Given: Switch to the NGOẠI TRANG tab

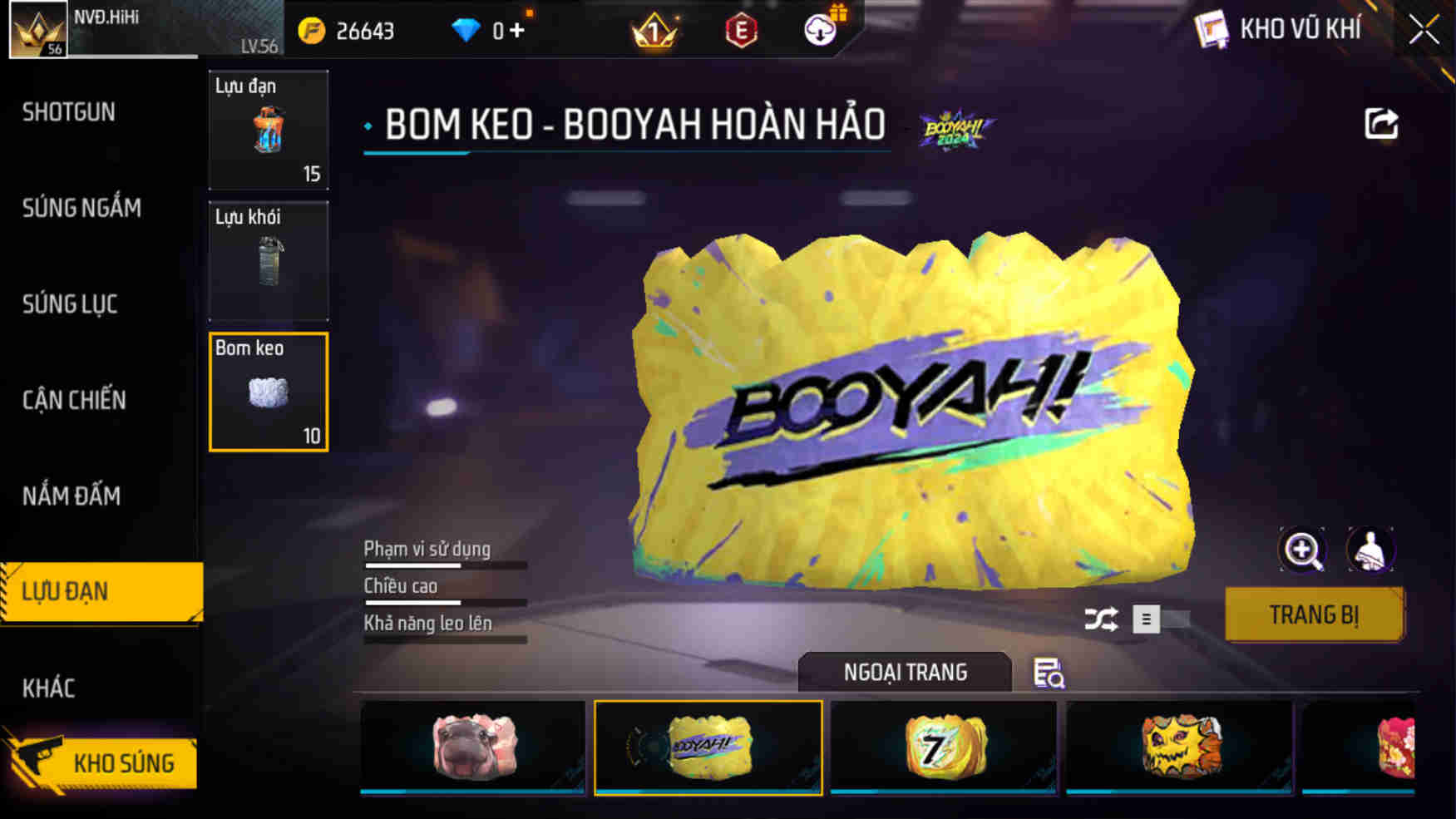Looking at the screenshot, I should (x=906, y=672).
